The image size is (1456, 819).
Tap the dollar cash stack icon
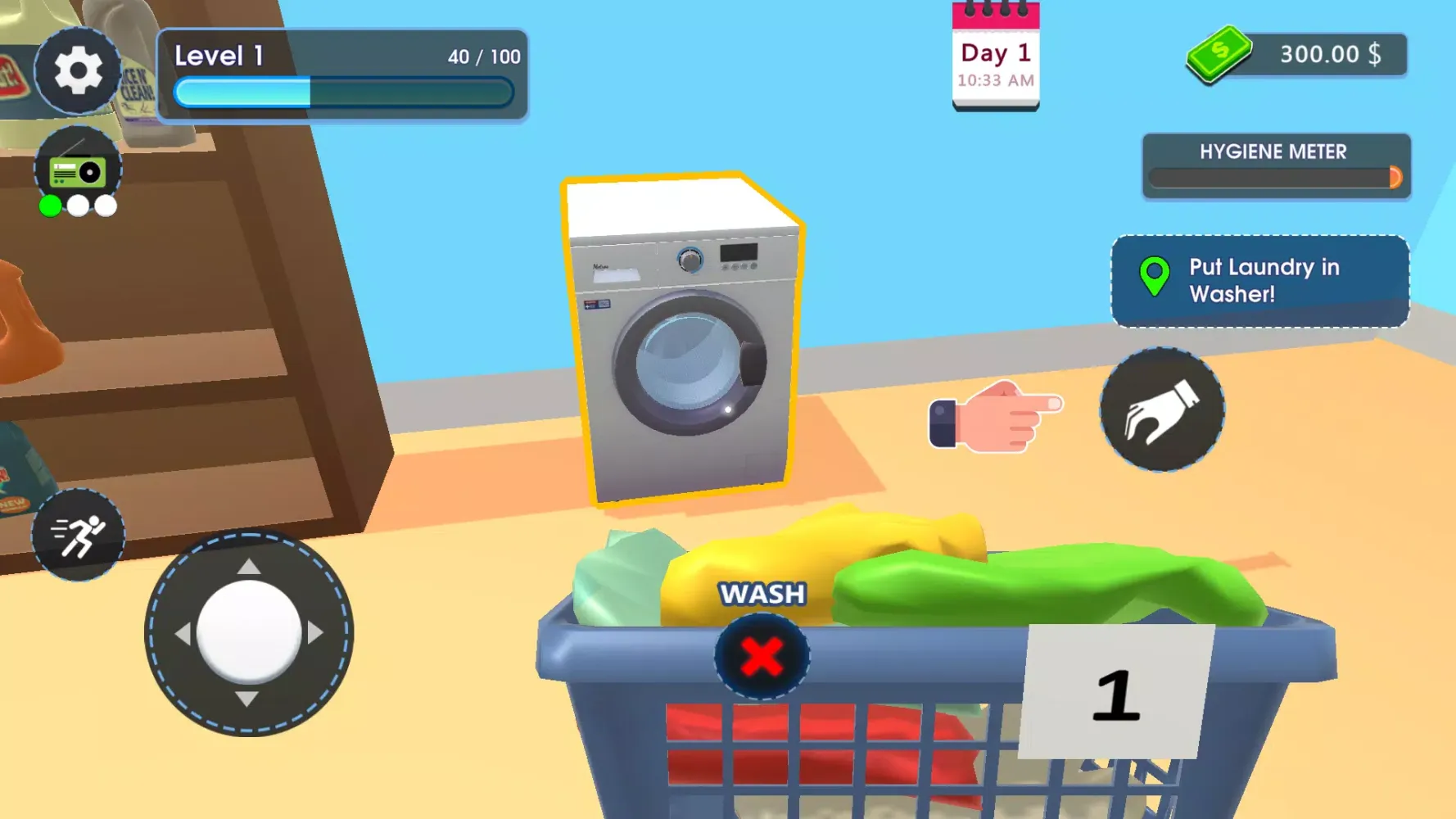pyautogui.click(x=1218, y=54)
